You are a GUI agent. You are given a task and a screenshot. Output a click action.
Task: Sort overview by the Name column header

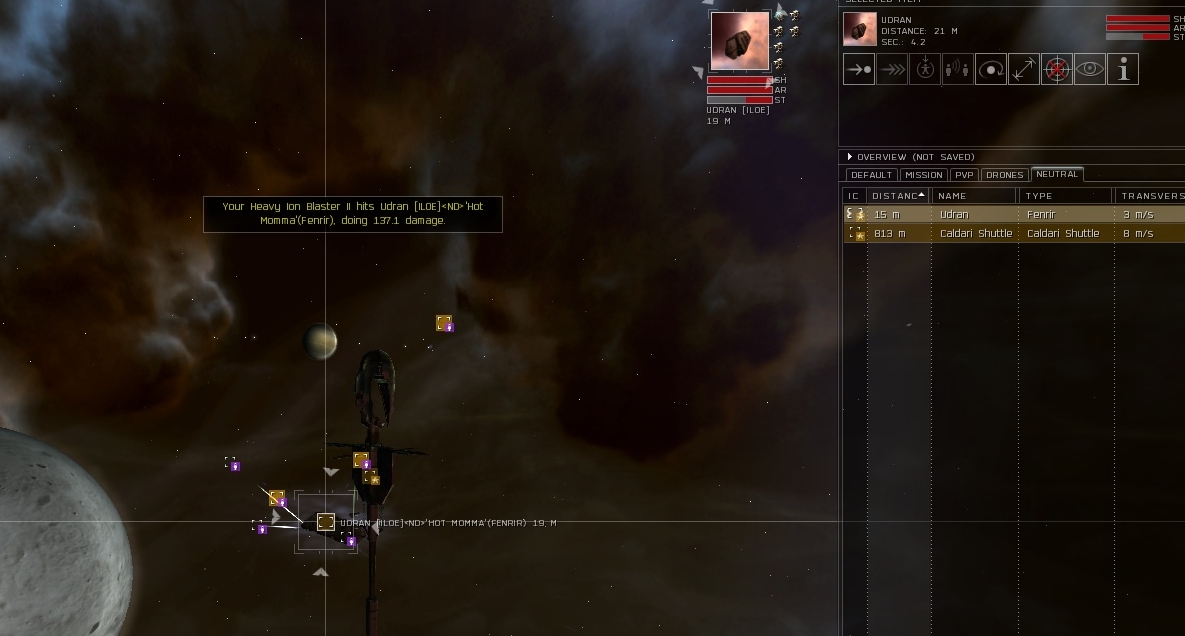(975, 196)
